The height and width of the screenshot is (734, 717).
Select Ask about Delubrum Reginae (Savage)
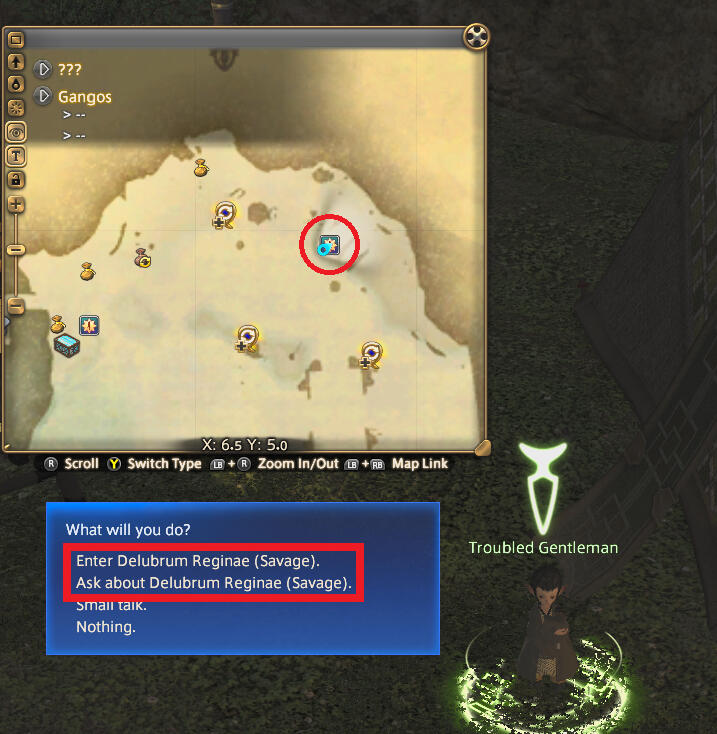click(x=214, y=583)
